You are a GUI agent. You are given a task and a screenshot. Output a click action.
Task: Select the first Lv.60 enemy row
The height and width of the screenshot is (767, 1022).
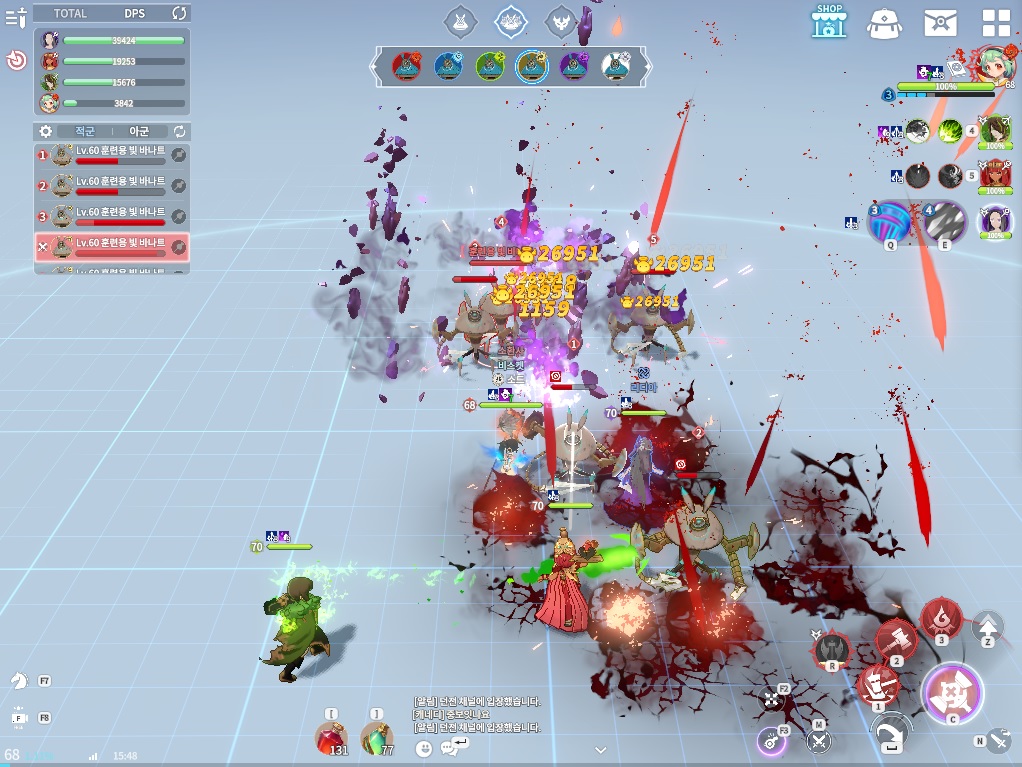111,155
